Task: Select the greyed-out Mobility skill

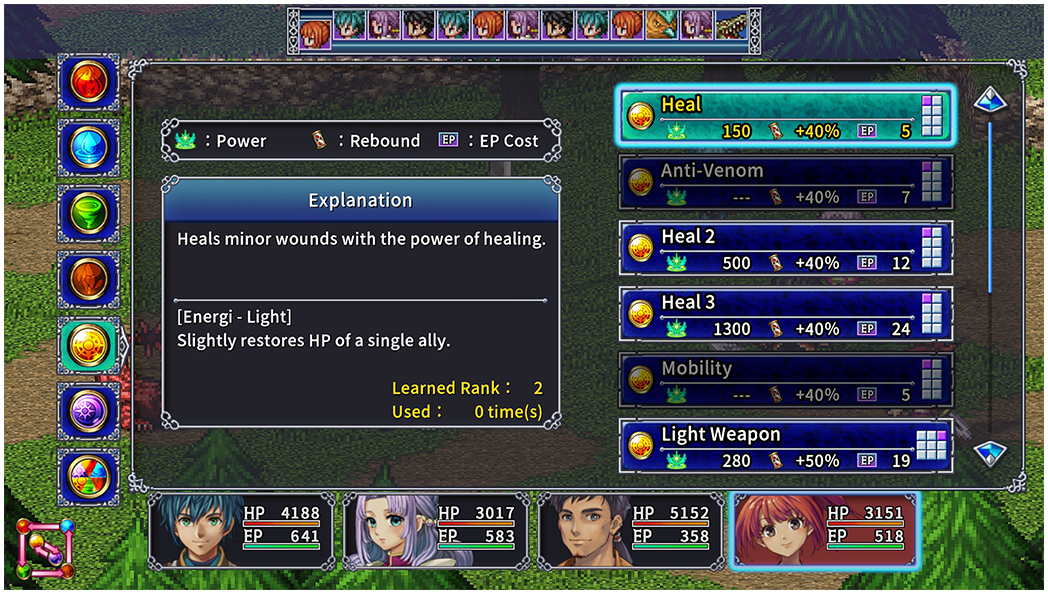Action: pyautogui.click(x=785, y=381)
